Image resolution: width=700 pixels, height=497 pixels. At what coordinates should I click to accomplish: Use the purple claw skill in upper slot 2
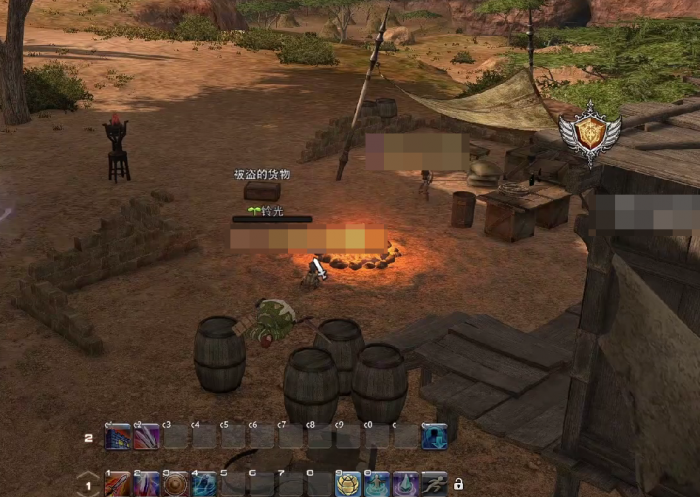(x=147, y=437)
